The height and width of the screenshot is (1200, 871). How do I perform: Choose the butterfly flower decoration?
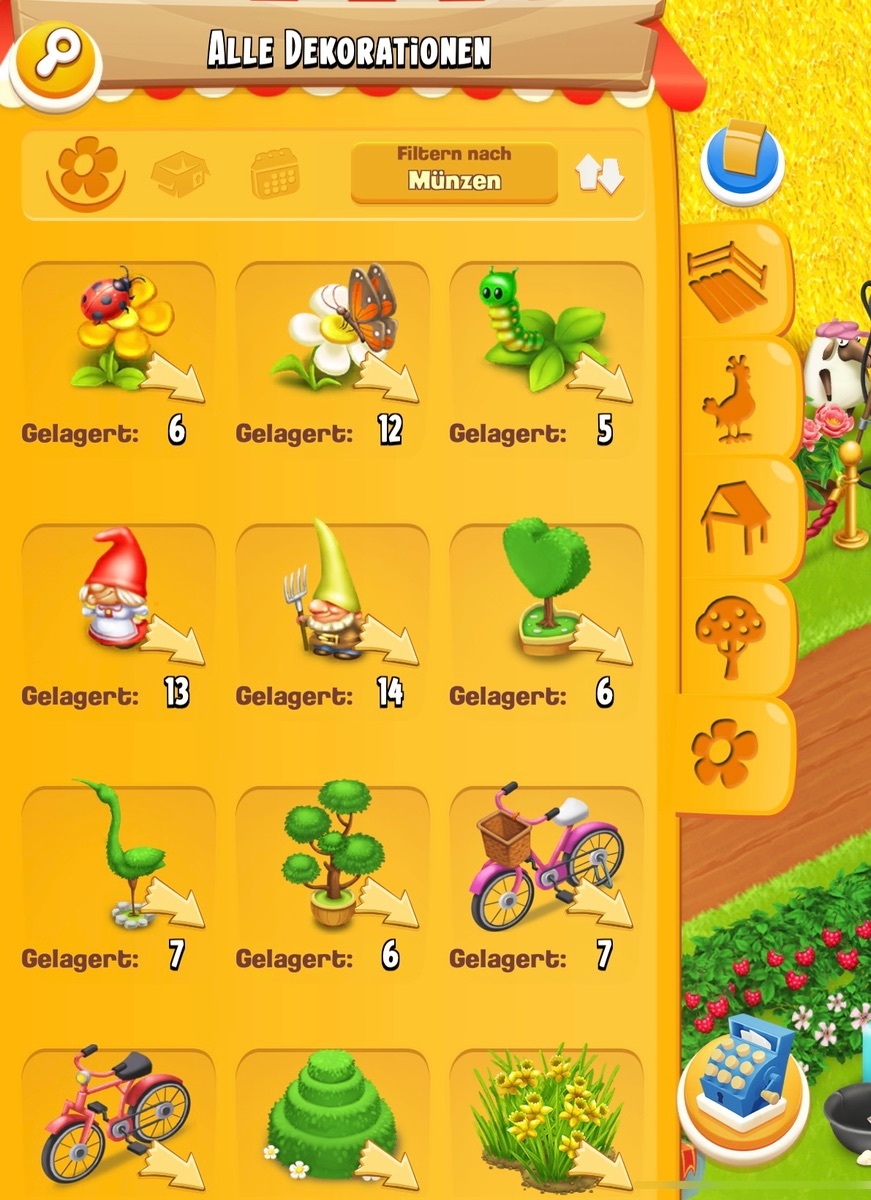(x=332, y=330)
